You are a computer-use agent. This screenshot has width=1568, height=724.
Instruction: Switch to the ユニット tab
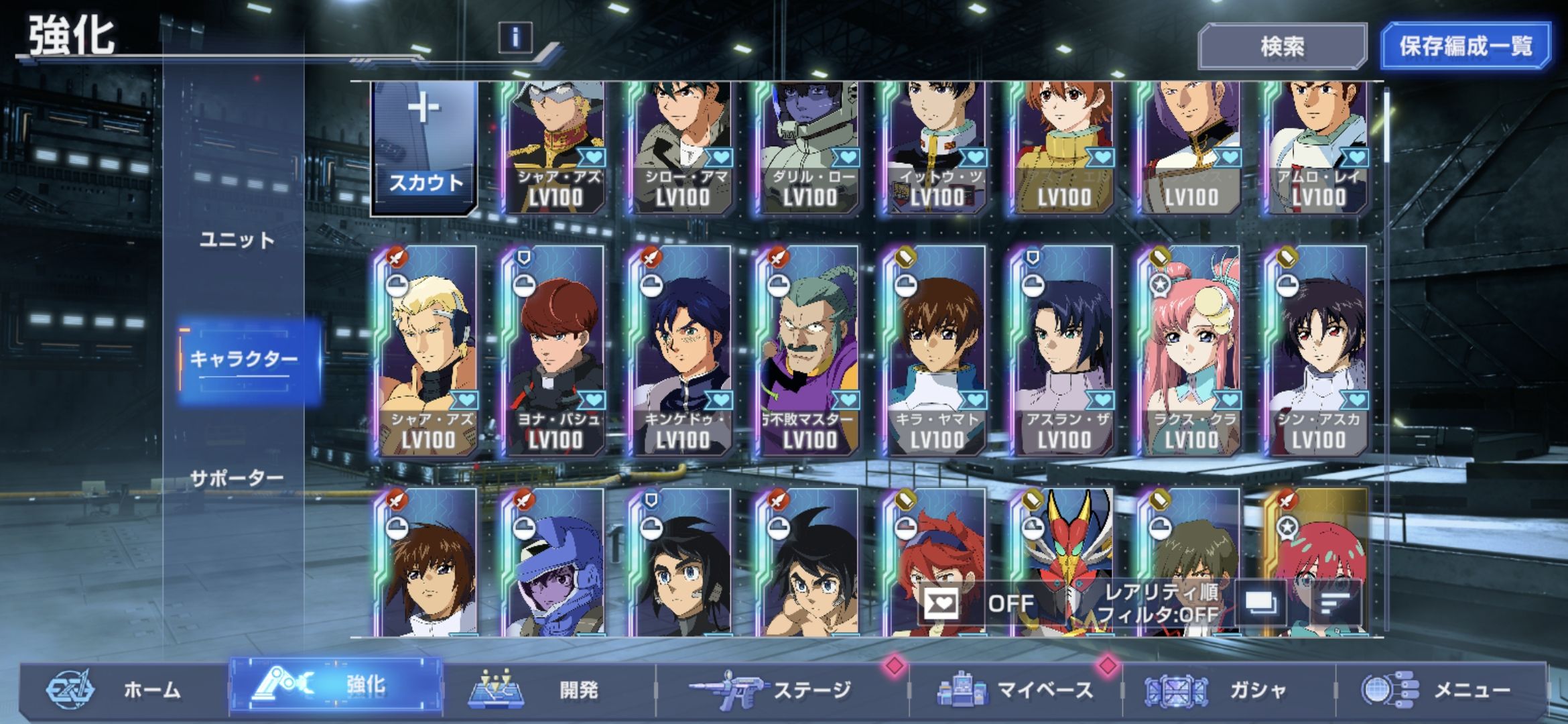tap(237, 240)
